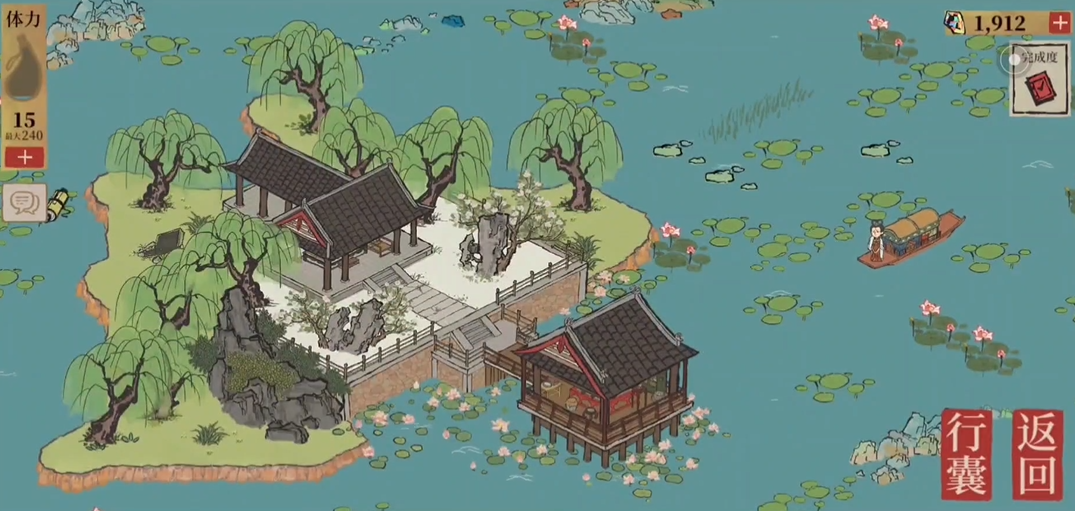1075x511 pixels.
Task: Buy more gems with the plus button
Action: point(1060,23)
